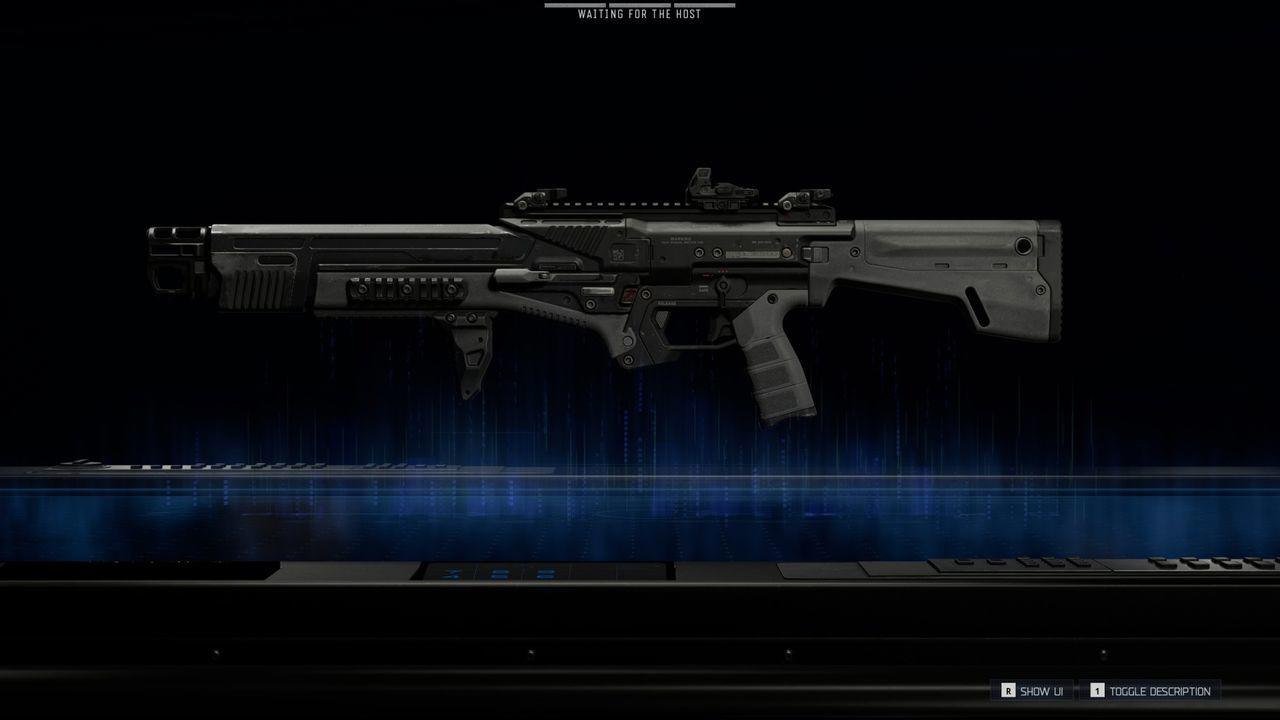
Task: Click the charging handle release latch
Action: 630,295
